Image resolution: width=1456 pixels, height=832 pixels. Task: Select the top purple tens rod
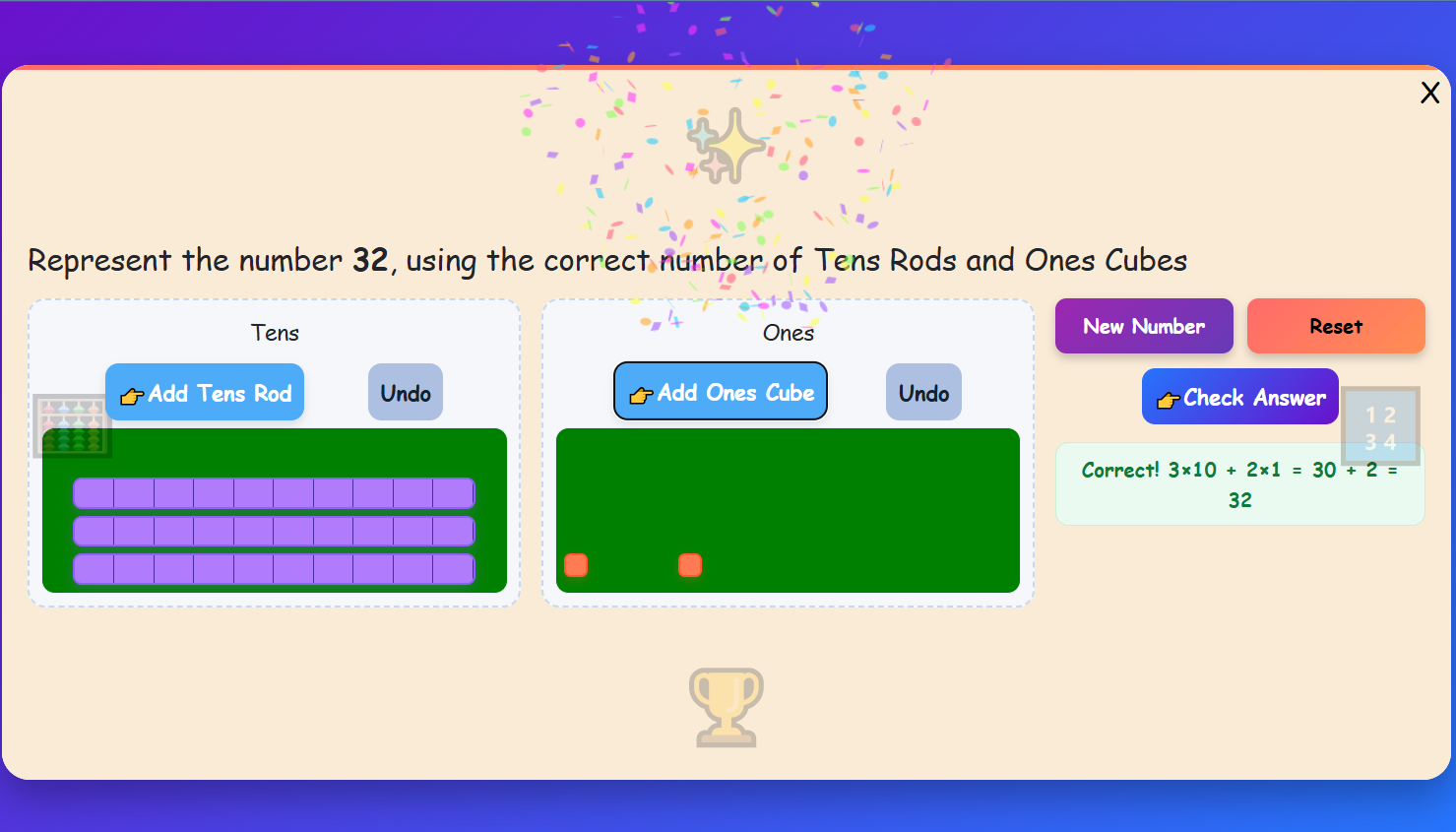(x=274, y=493)
